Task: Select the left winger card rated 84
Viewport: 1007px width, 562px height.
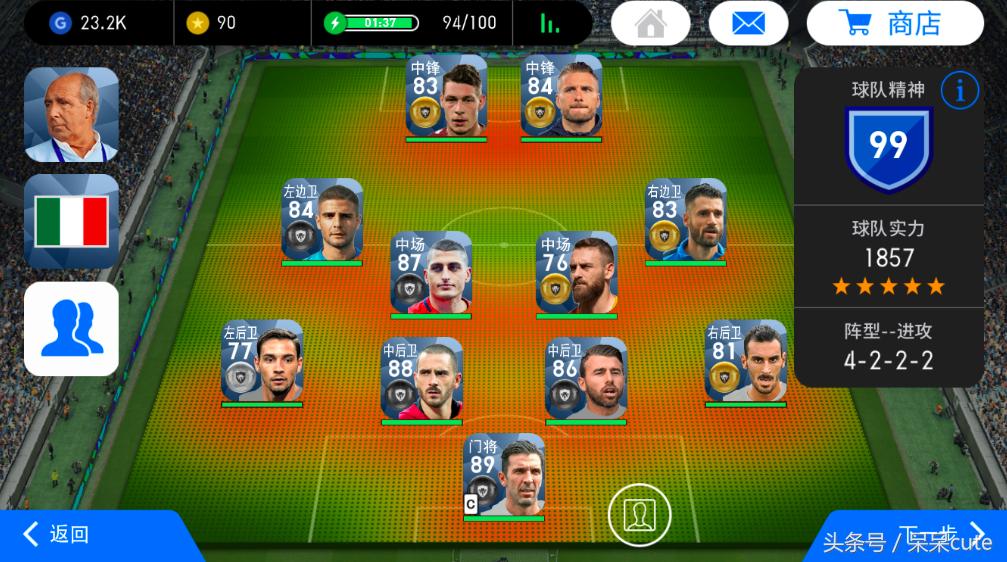Action: pos(322,220)
